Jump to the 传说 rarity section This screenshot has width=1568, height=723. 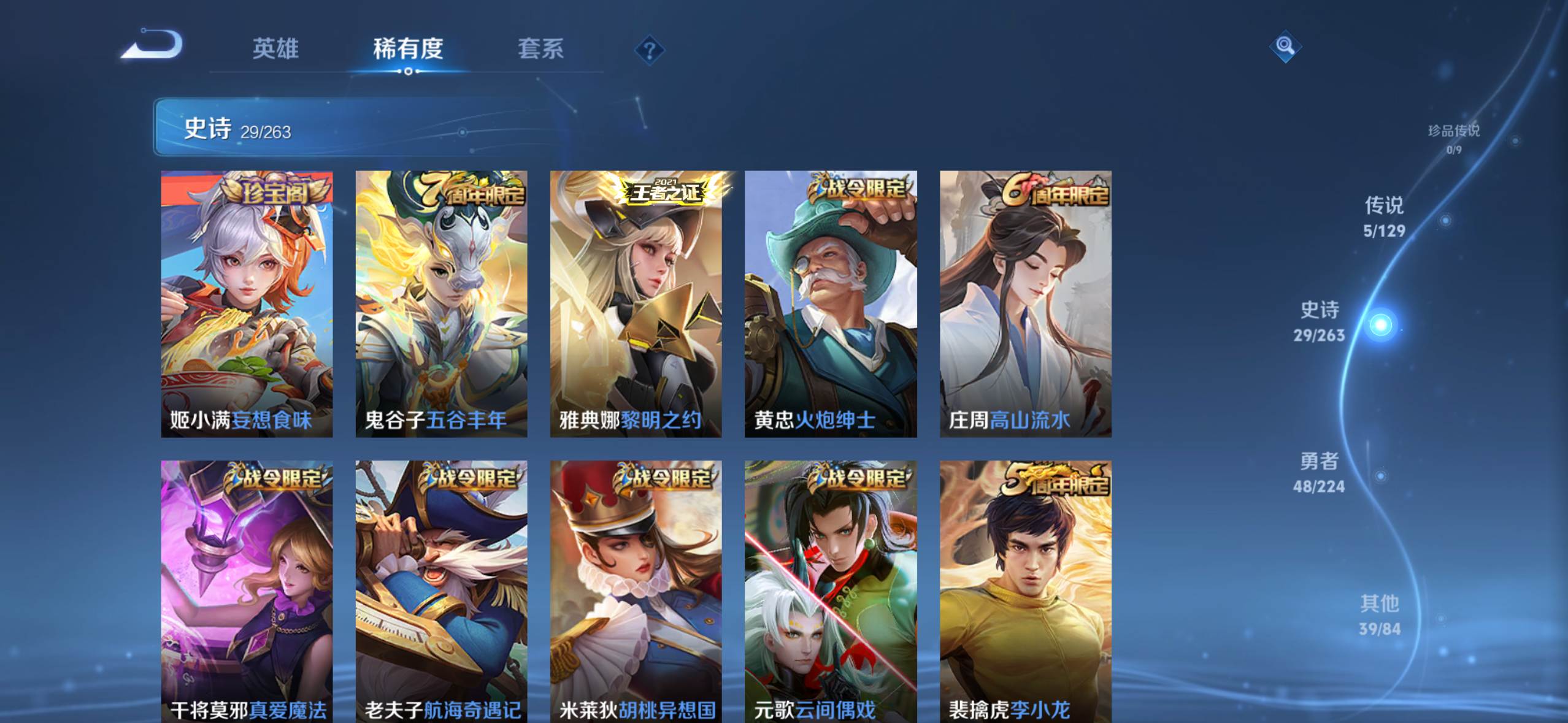click(1384, 216)
